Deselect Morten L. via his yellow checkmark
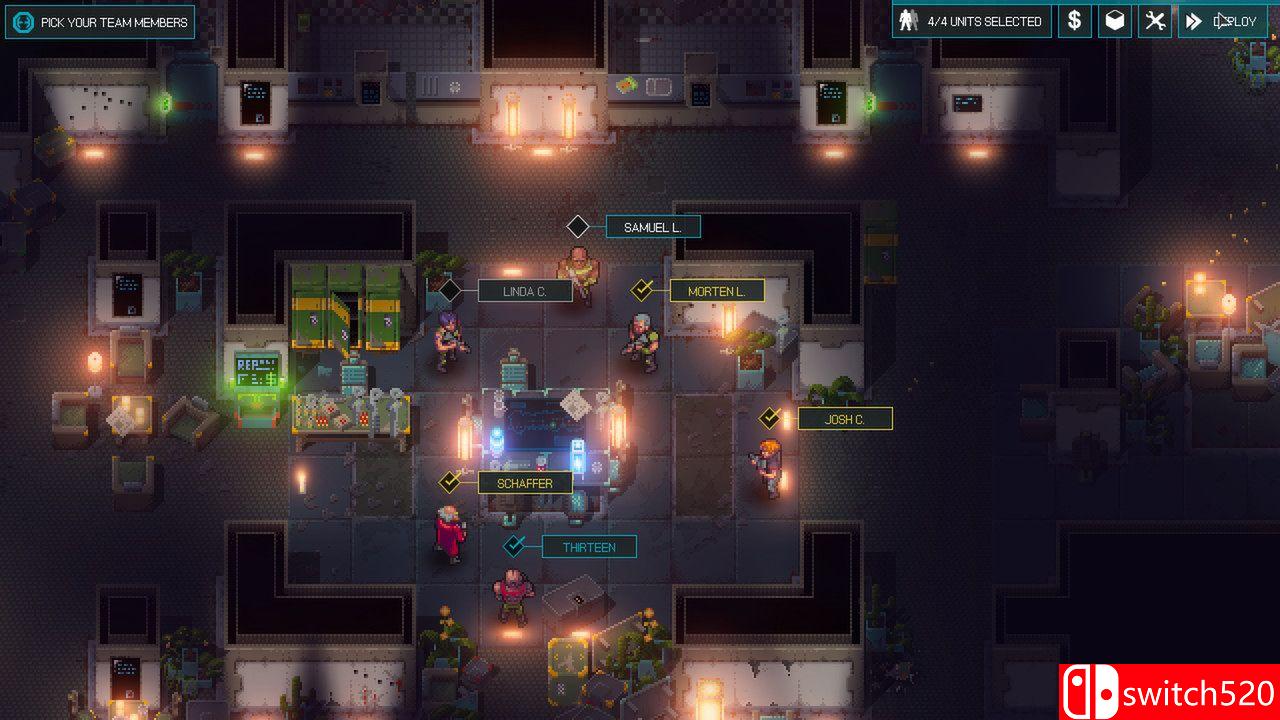The image size is (1280, 720). [641, 290]
